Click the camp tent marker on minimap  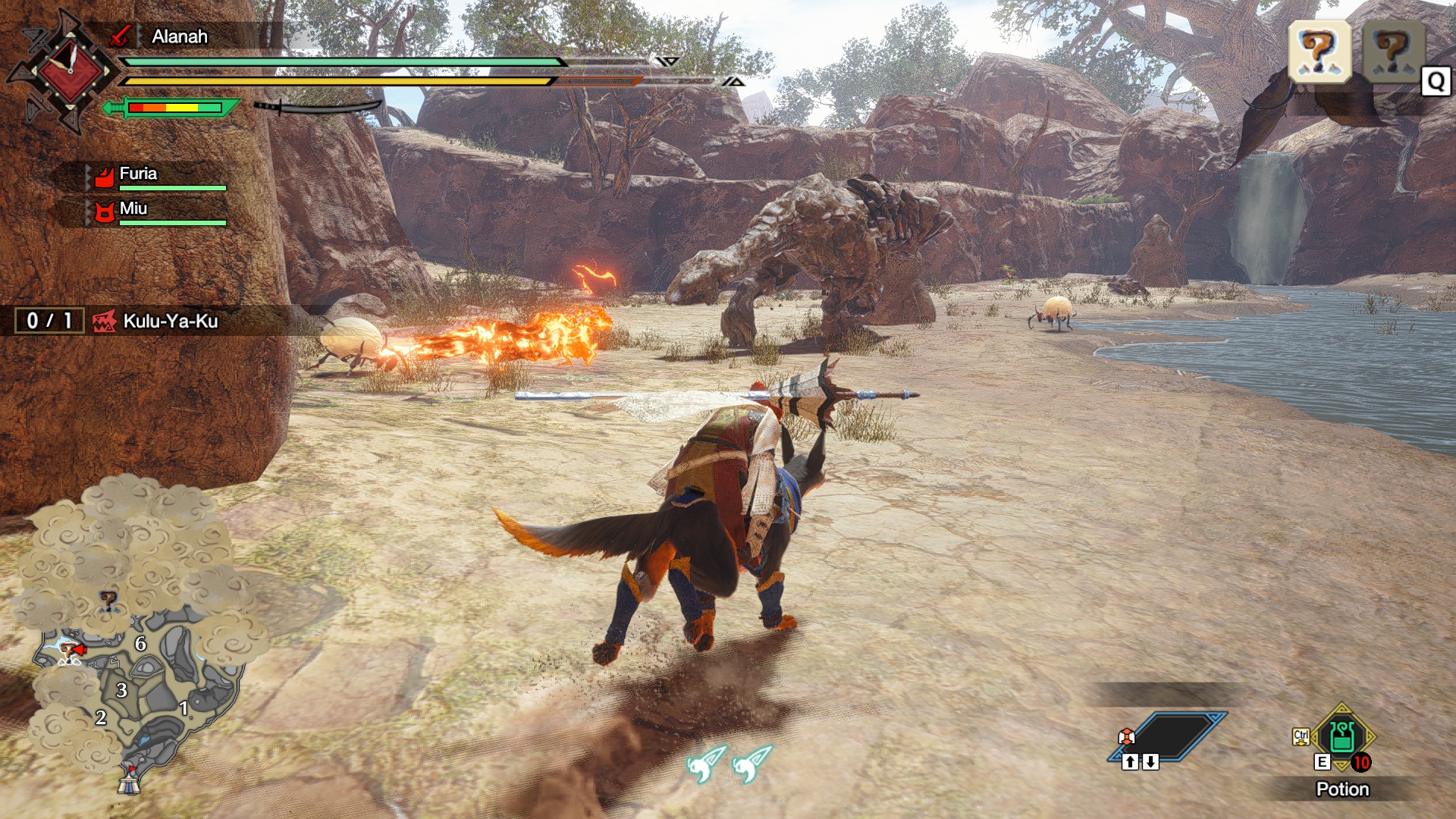(129, 780)
